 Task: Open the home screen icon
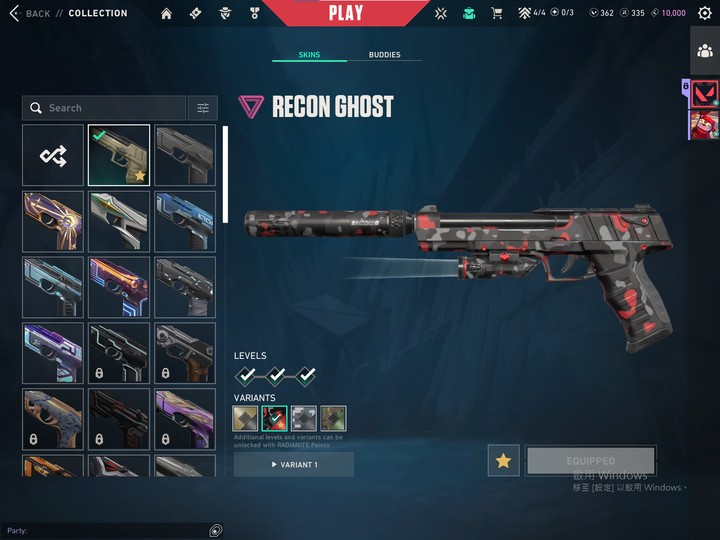point(166,13)
